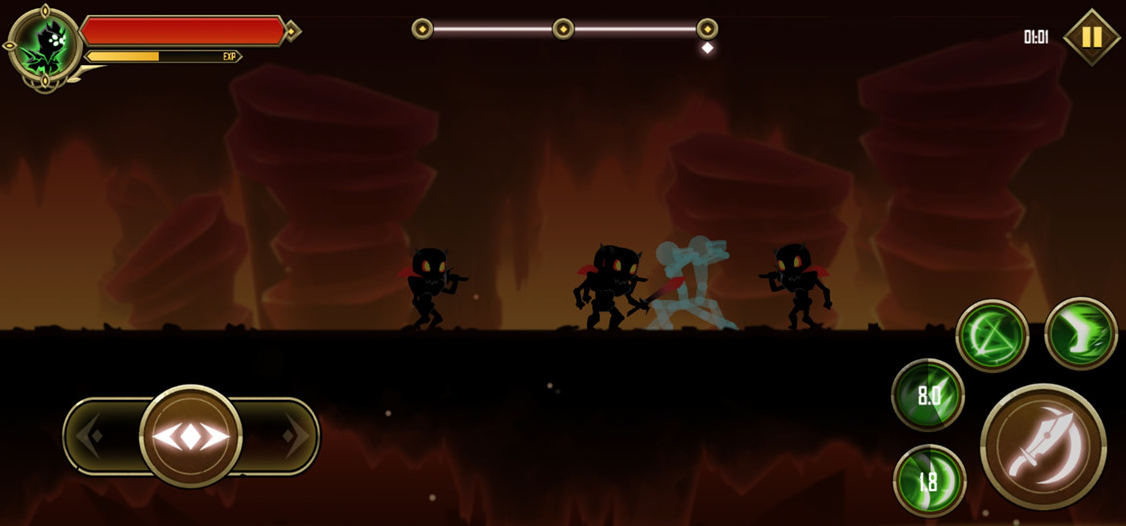
Task: Move right with the right arrow
Action: click(x=294, y=436)
